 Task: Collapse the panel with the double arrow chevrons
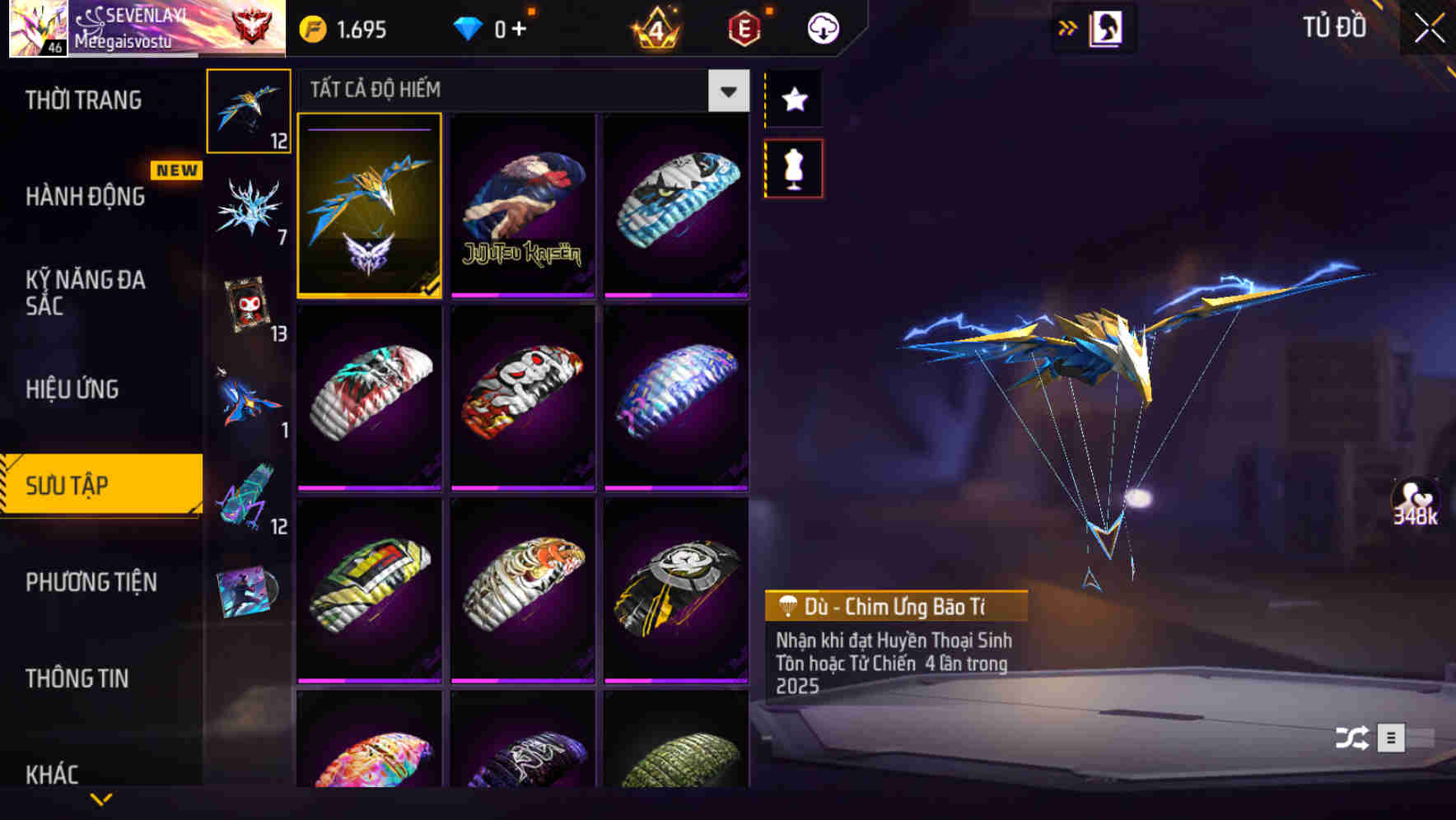tap(1068, 27)
